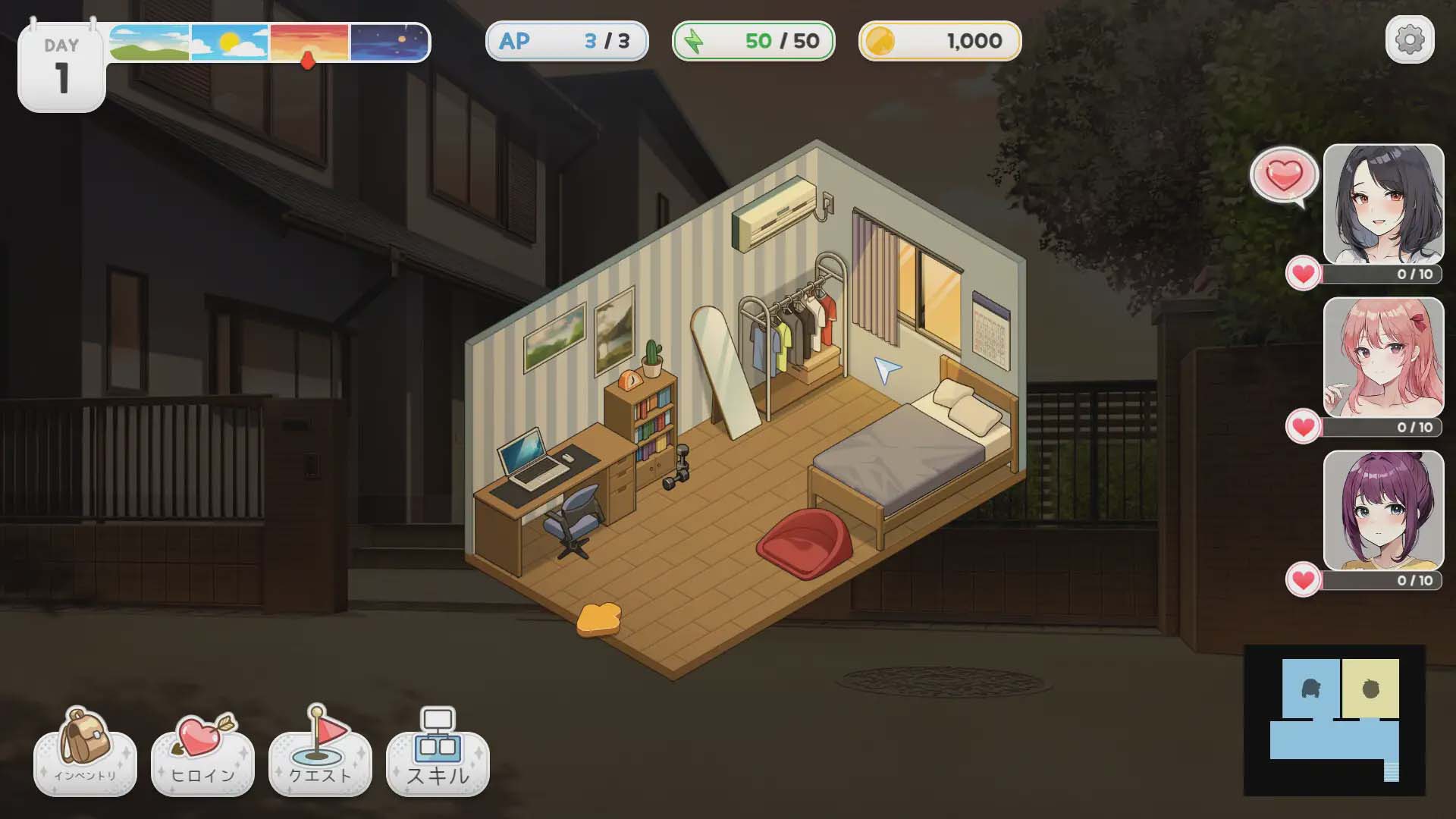The height and width of the screenshot is (819, 1456).
Task: Open the インベントリ (inventory) menu
Action: pos(83,758)
